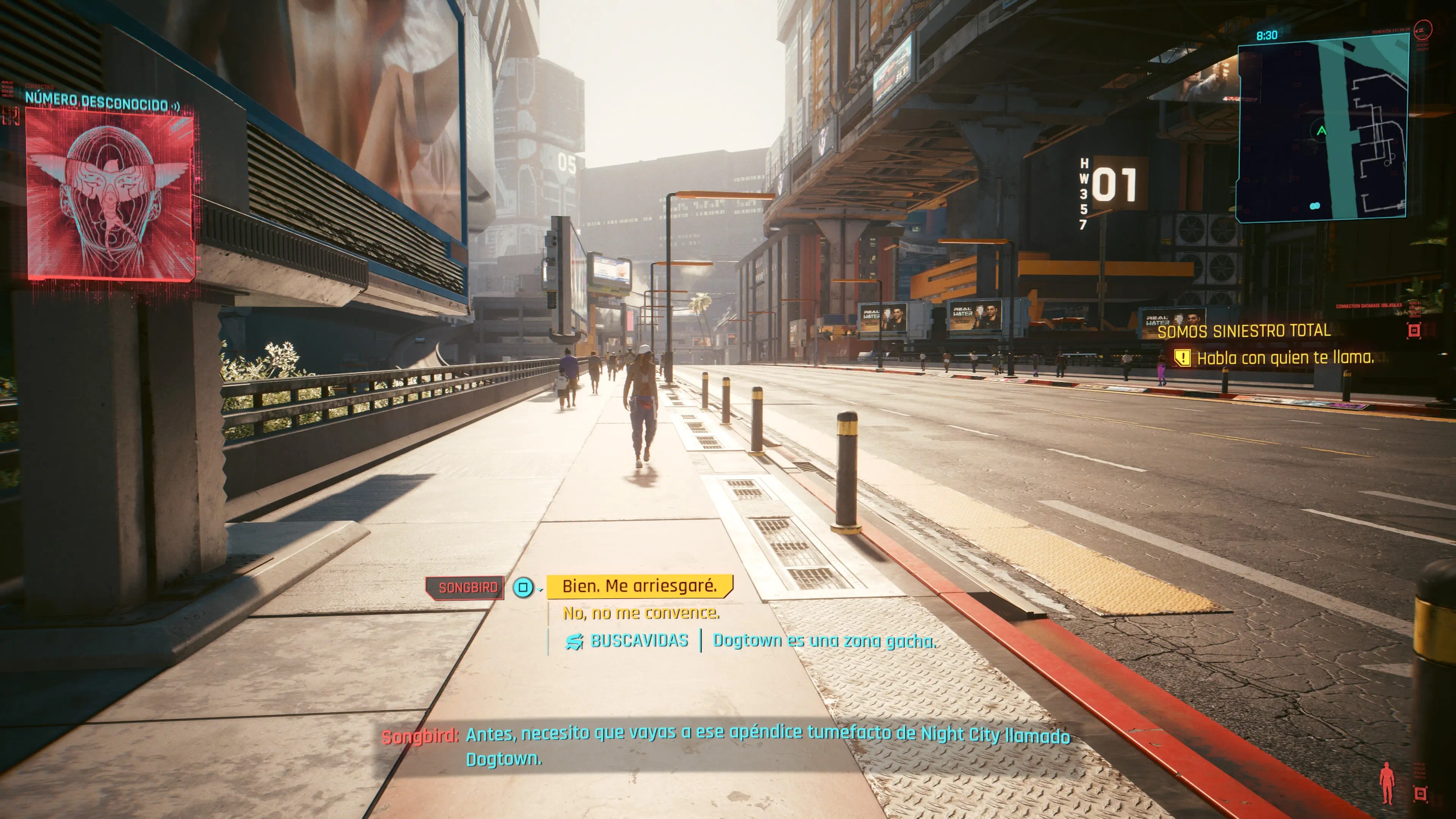This screenshot has width=1456, height=819.
Task: Select the "Habla con quien te llama" objective
Action: (1284, 358)
